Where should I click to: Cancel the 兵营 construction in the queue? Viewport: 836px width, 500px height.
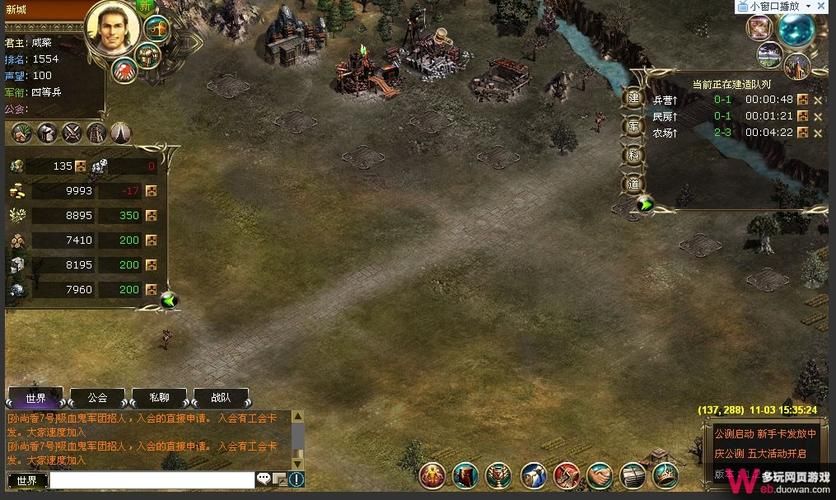coord(818,99)
